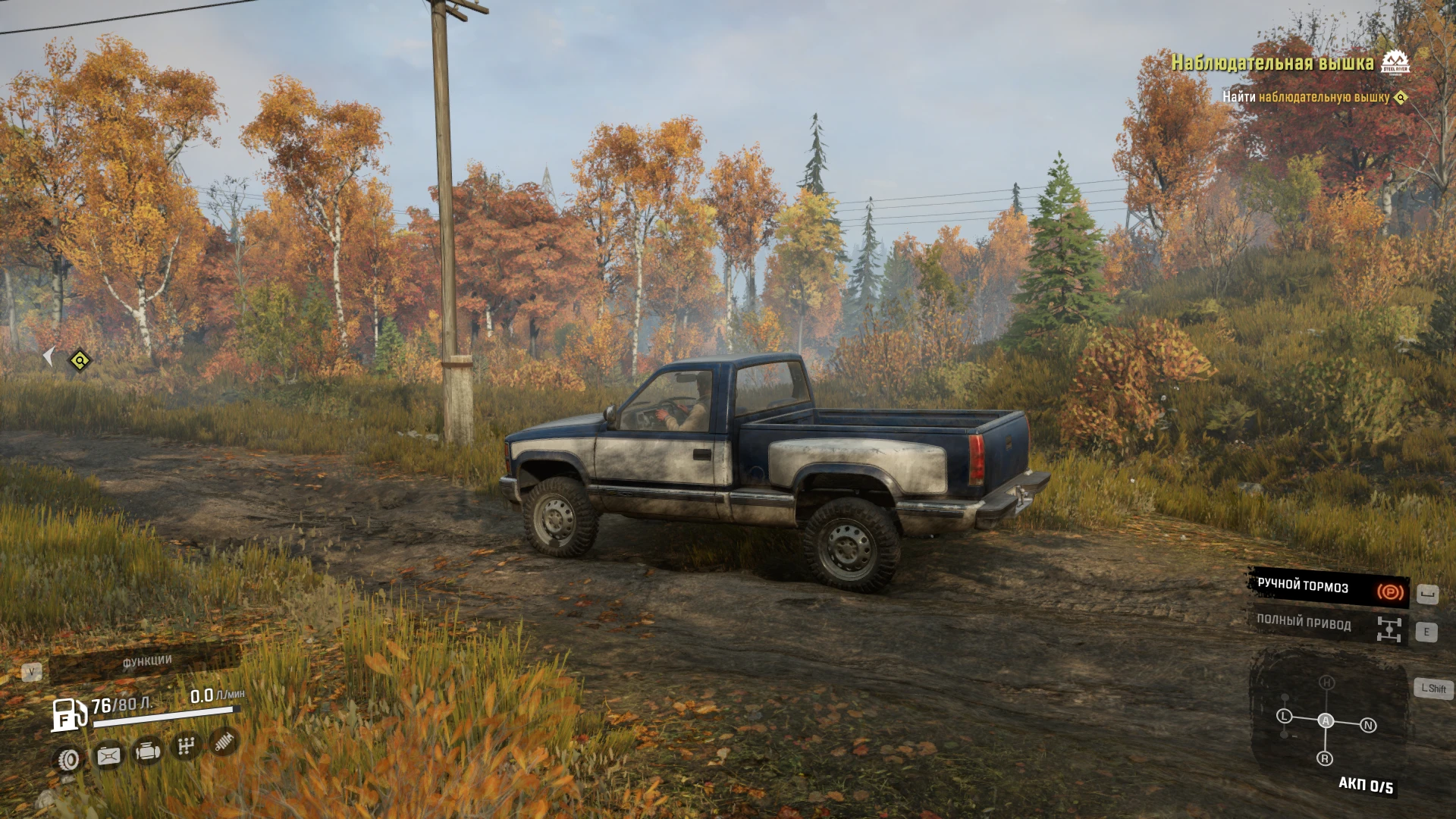This screenshot has height=819, width=1456.
Task: Open the Функции panel
Action: click(146, 661)
